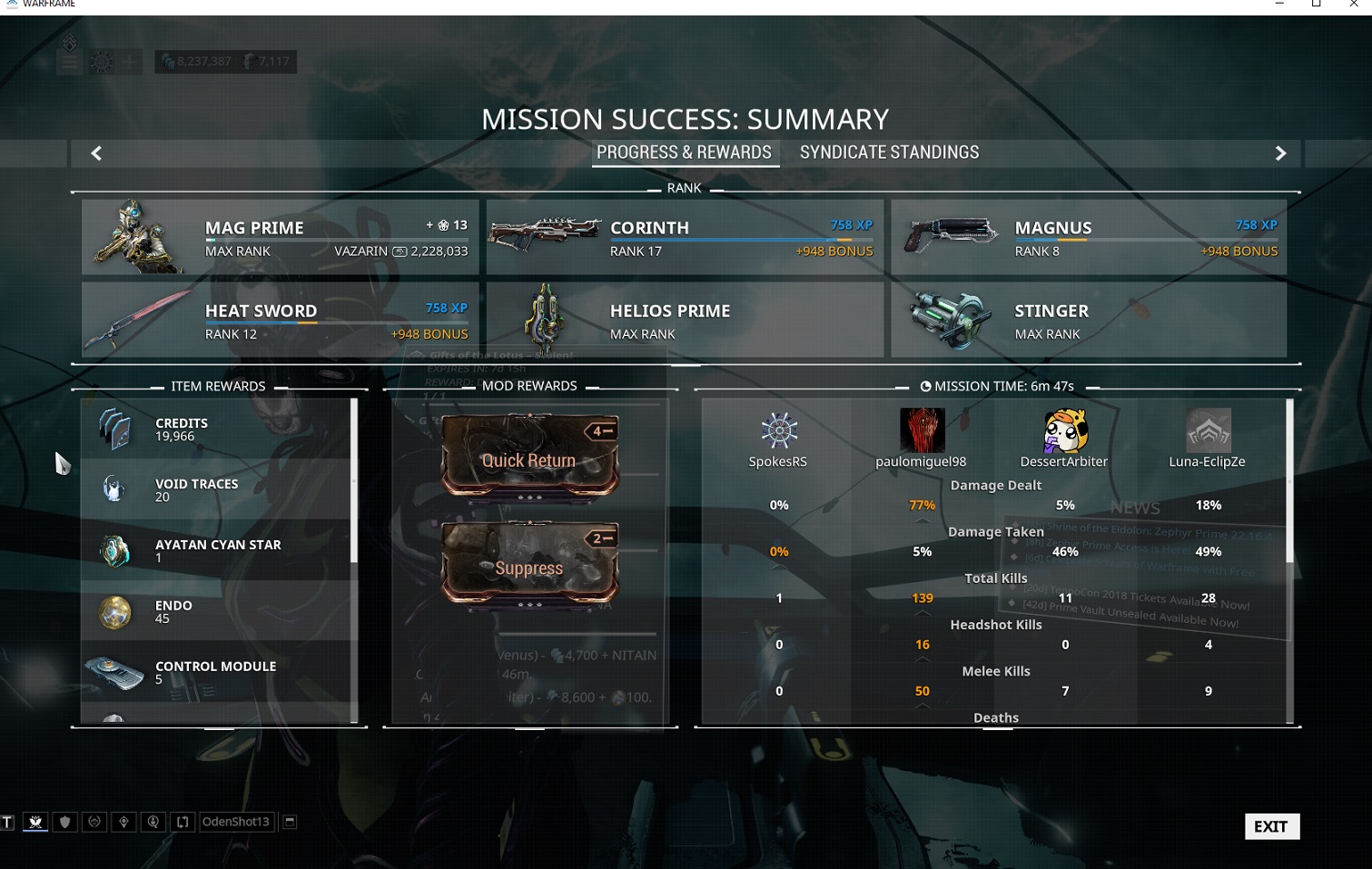The image size is (1372, 869).
Task: Go to the previous summary page arrow
Action: [x=96, y=153]
